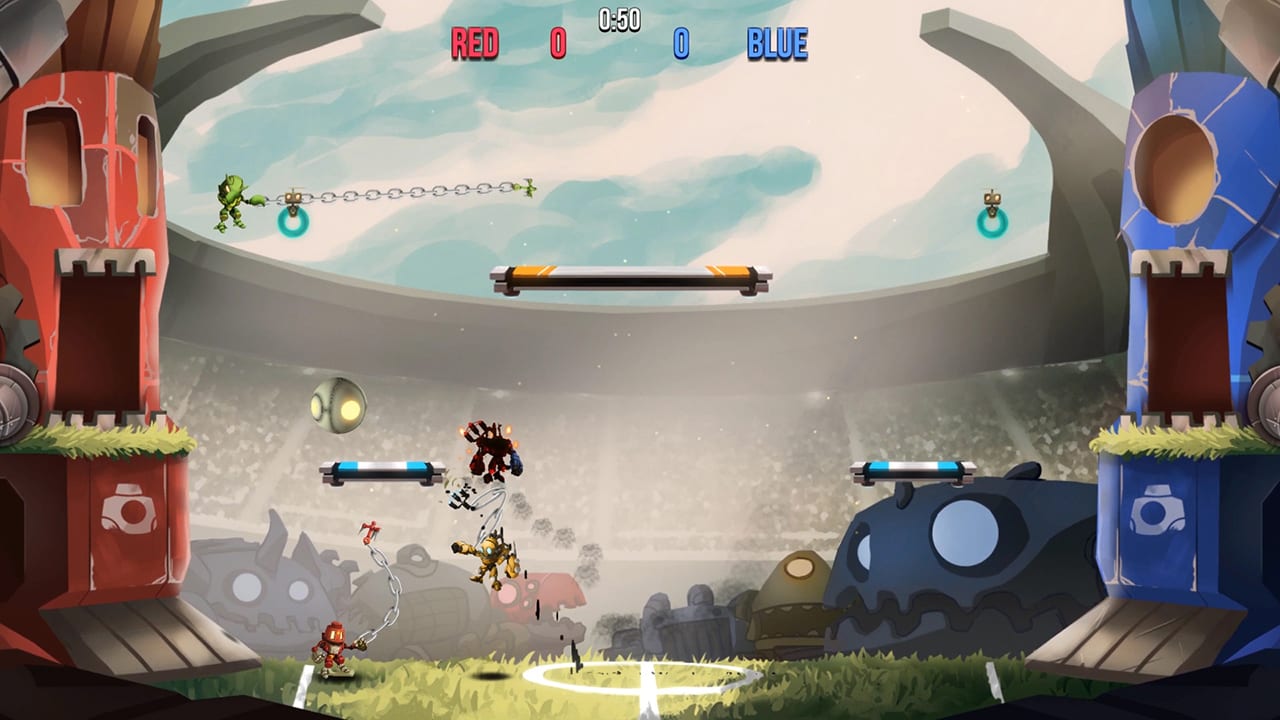Click the red score number zero

pyautogui.click(x=557, y=43)
